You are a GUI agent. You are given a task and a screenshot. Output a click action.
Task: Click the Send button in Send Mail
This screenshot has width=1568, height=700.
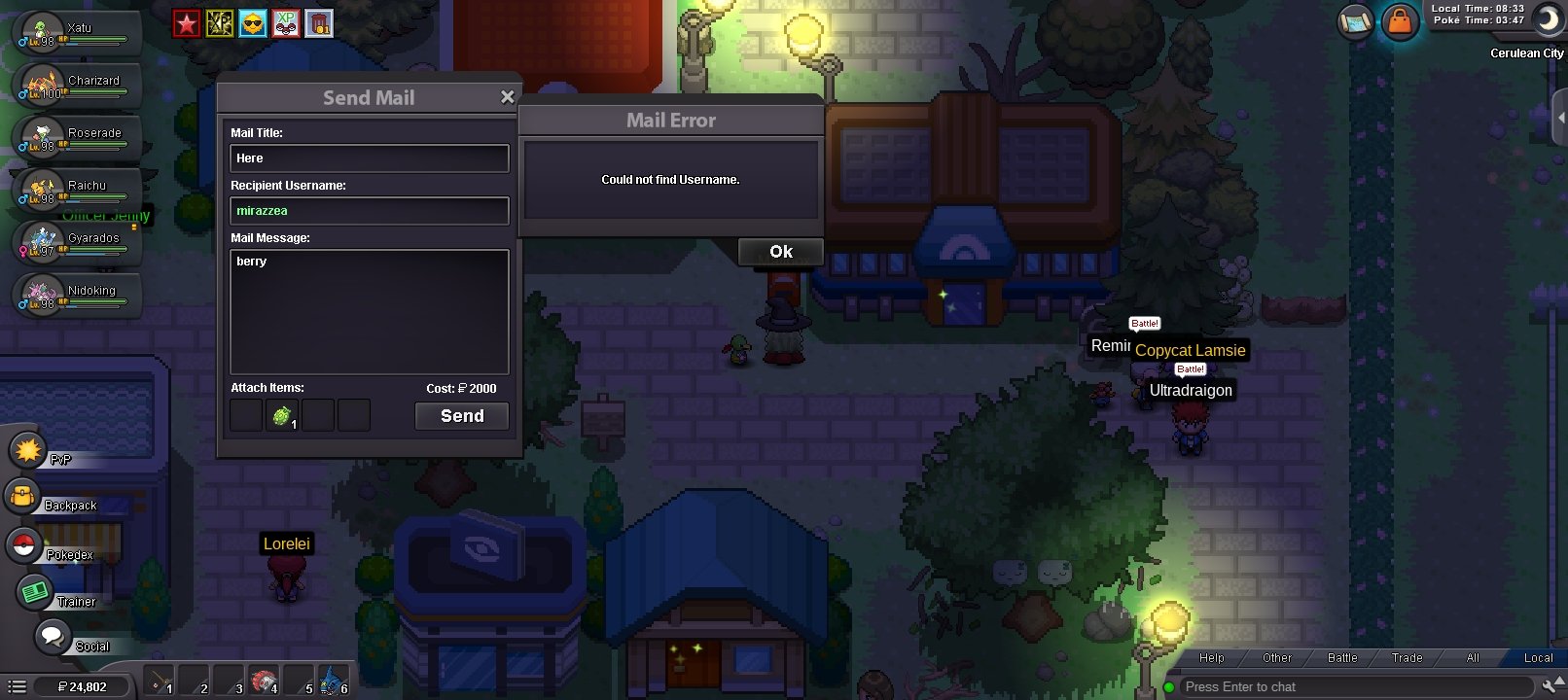click(461, 415)
